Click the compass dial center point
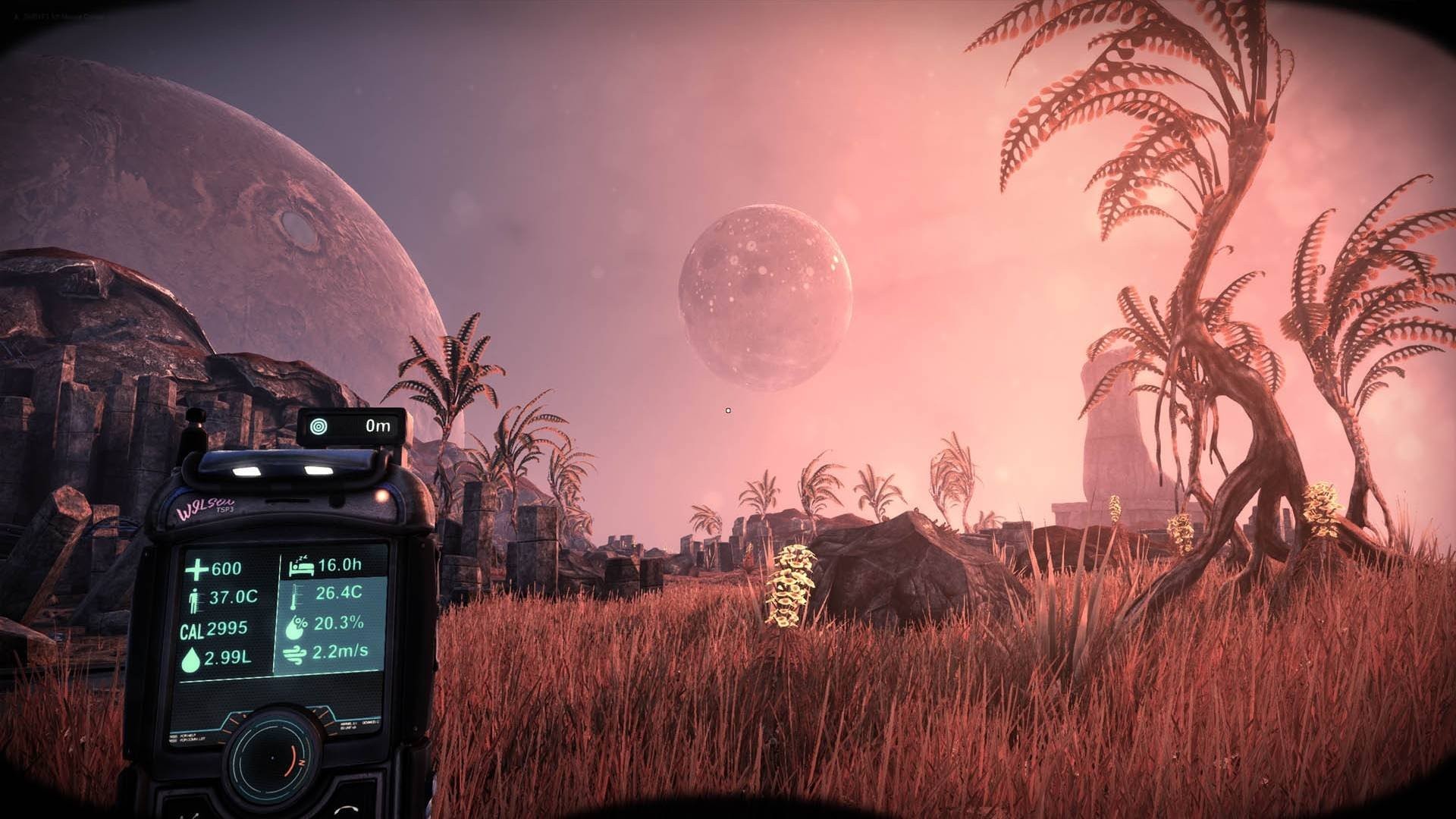 pos(272,756)
